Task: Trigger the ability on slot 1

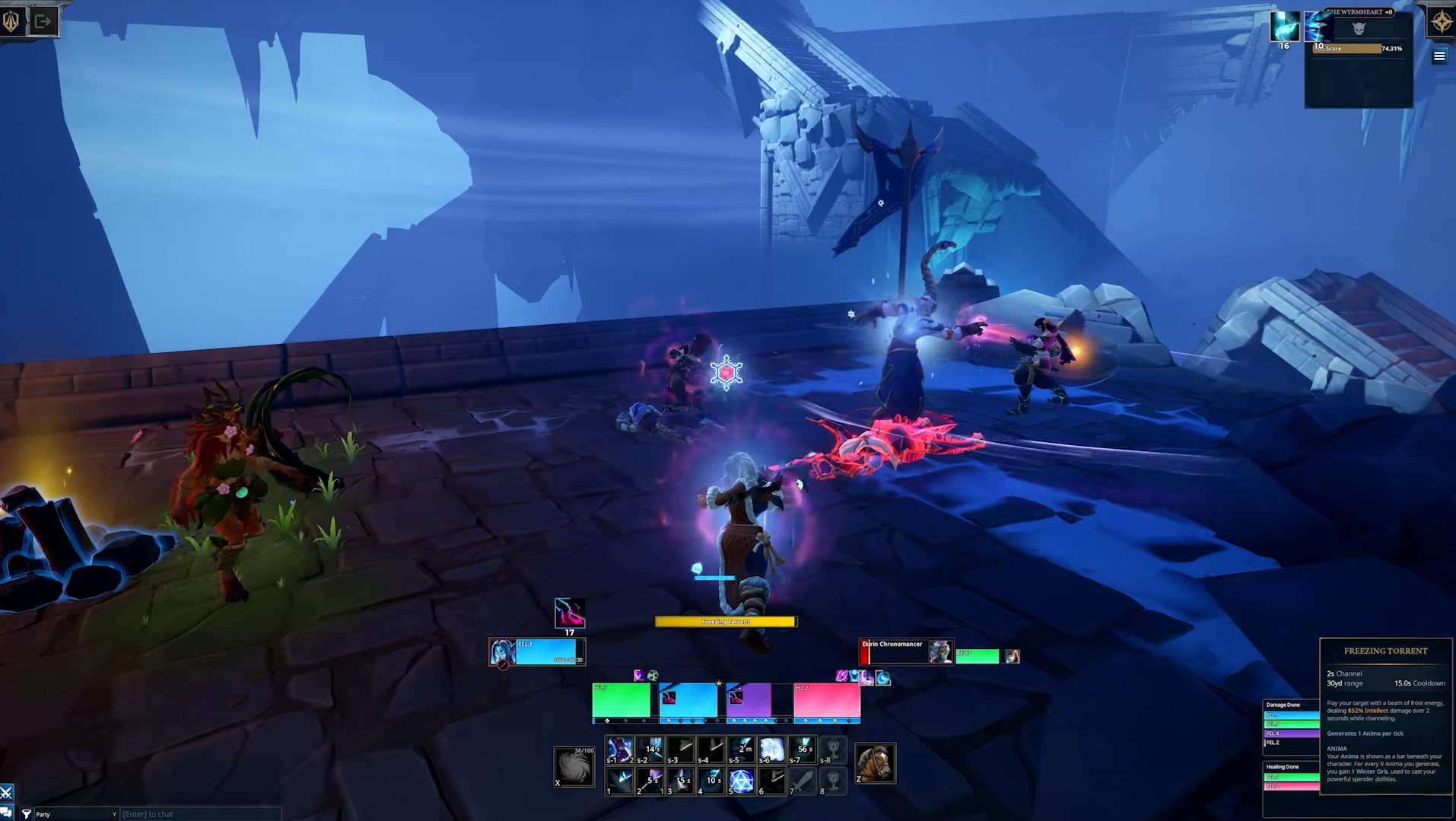Action: [x=620, y=781]
